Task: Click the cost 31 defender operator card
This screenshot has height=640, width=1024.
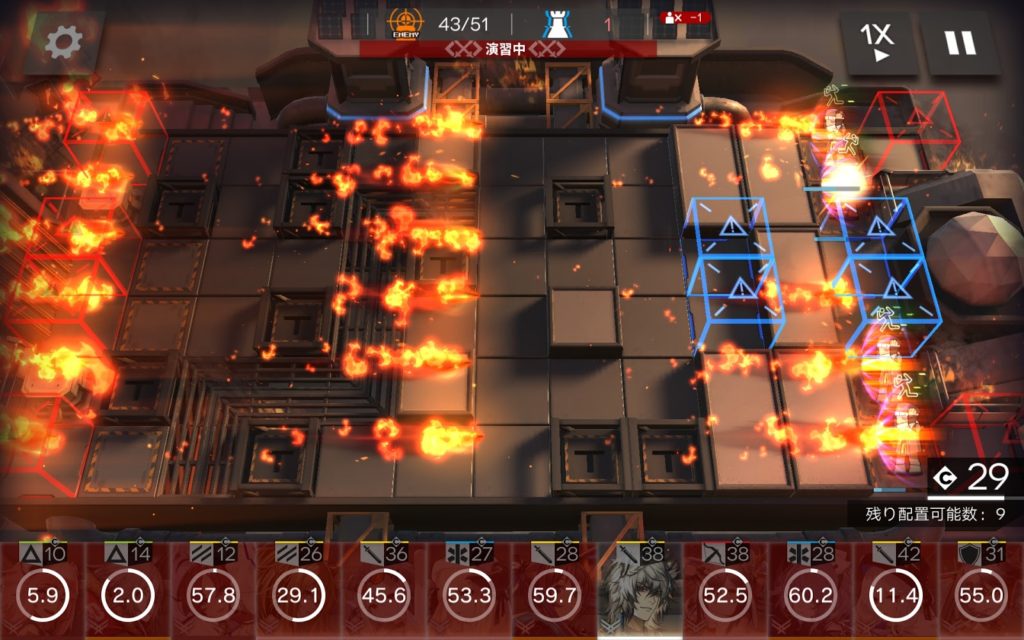Action: point(981,592)
